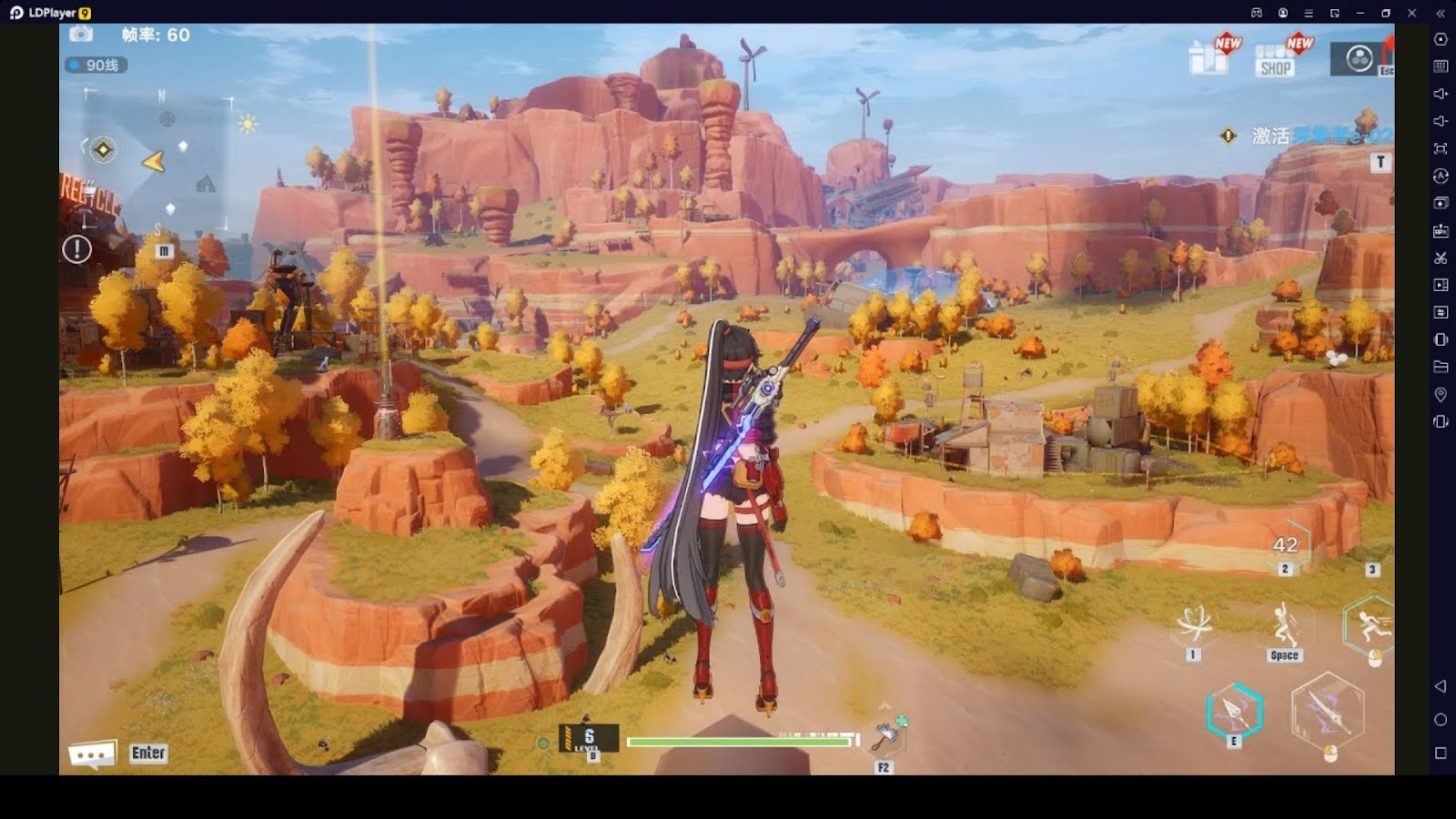Open the gift box rewards icon
The height and width of the screenshot is (819, 1456).
tap(1208, 57)
